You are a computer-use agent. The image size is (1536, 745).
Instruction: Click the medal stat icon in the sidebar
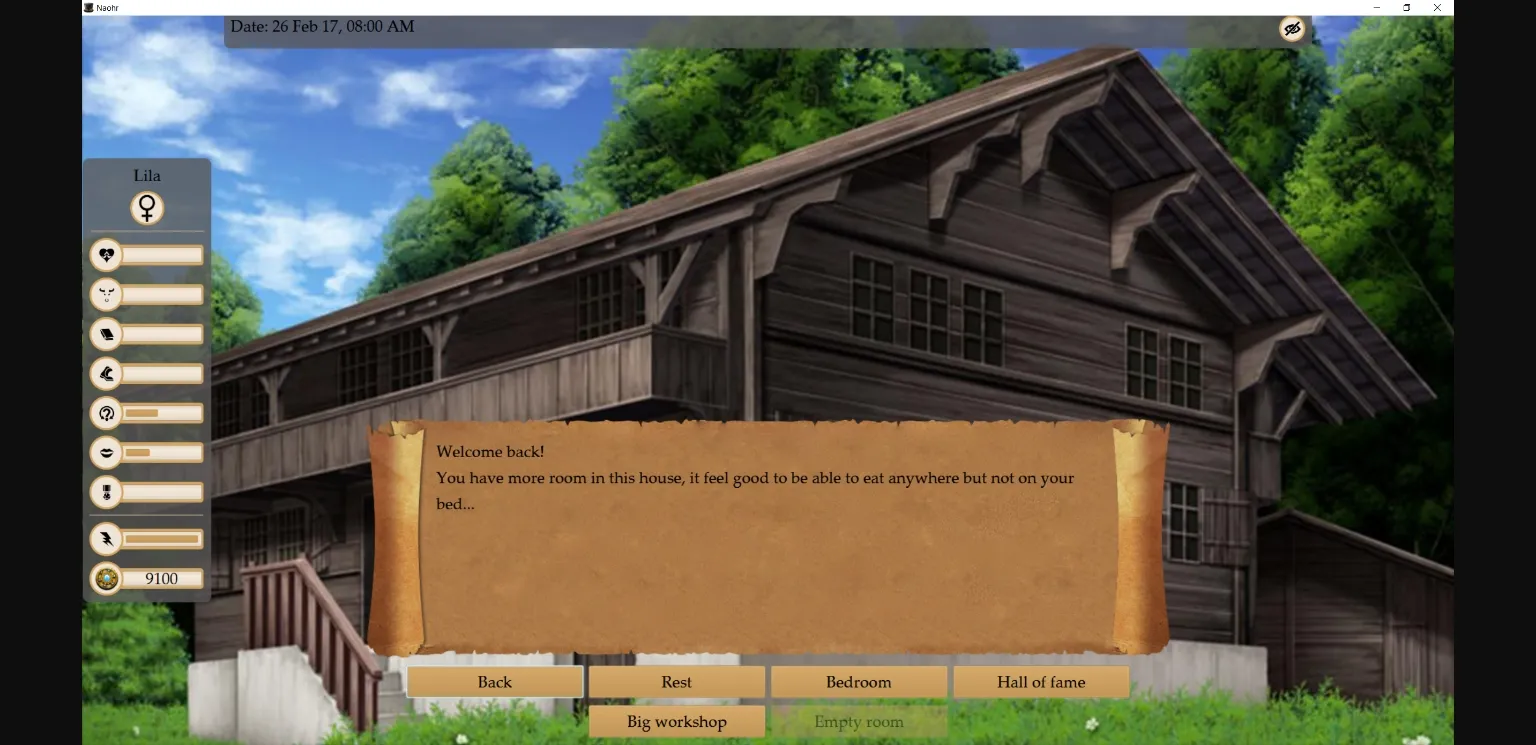[x=106, y=492]
